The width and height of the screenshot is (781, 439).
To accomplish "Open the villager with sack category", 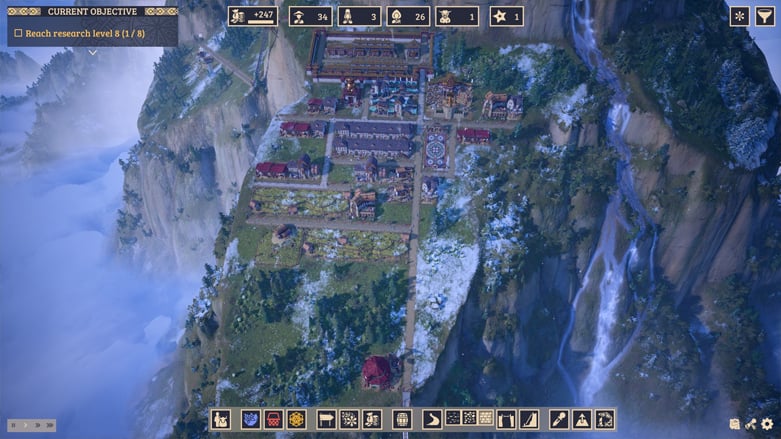I will point(220,419).
